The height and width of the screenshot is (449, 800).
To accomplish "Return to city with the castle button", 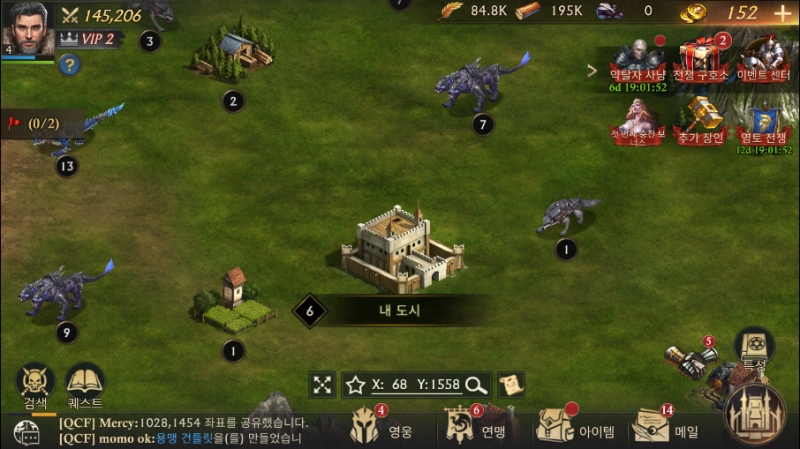I will (x=756, y=412).
